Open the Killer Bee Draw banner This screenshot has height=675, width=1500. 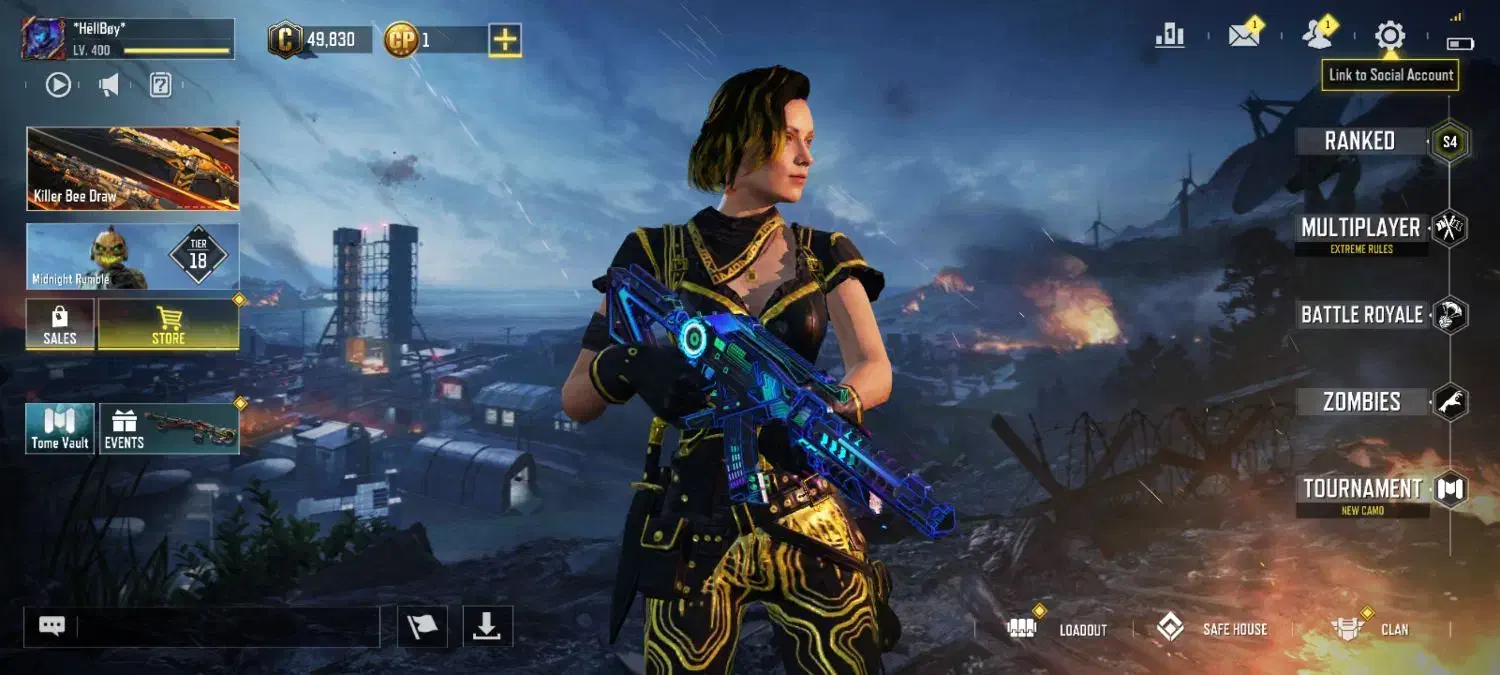click(x=133, y=168)
